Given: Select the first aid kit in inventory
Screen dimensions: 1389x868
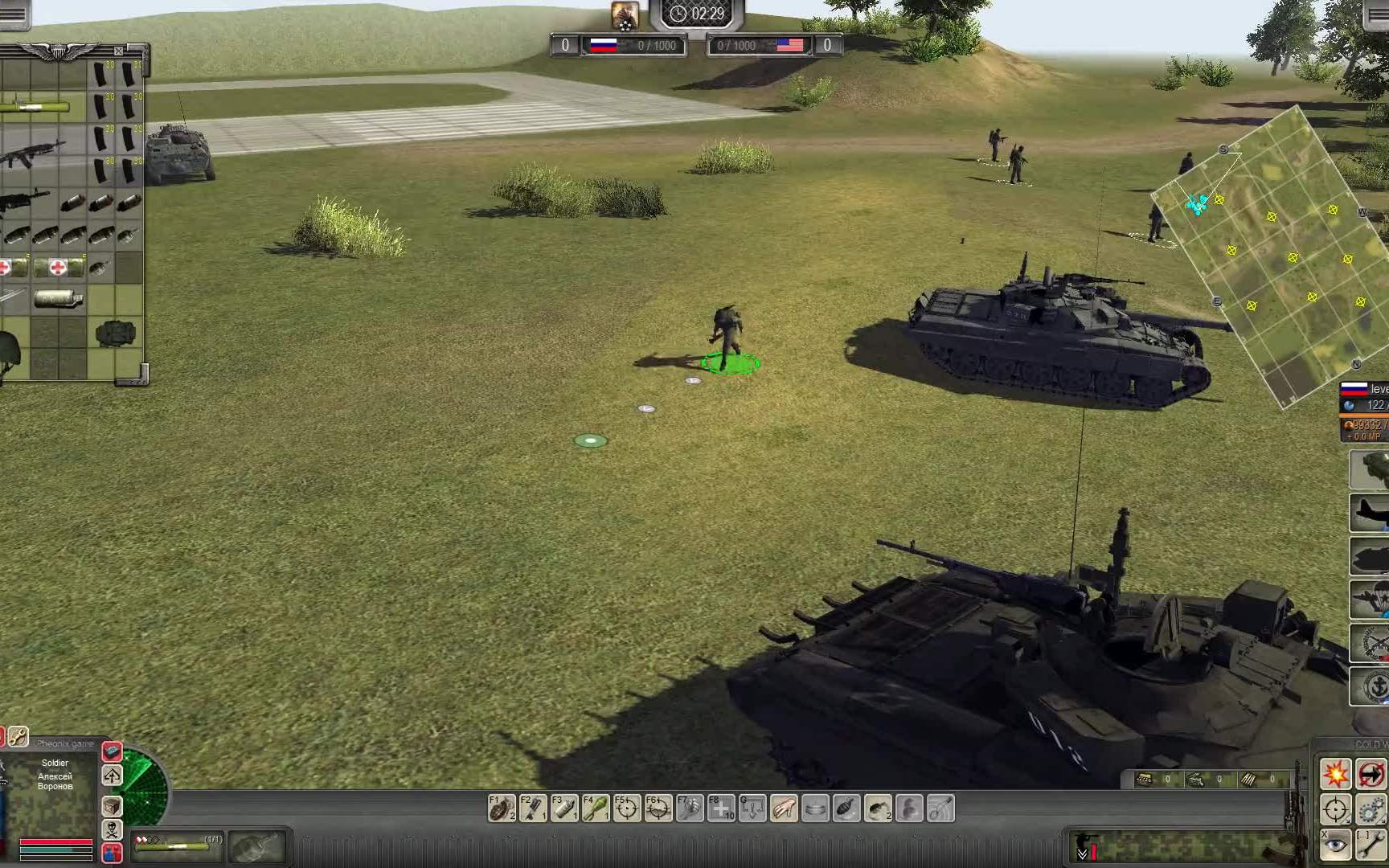Looking at the screenshot, I should pos(58,267).
